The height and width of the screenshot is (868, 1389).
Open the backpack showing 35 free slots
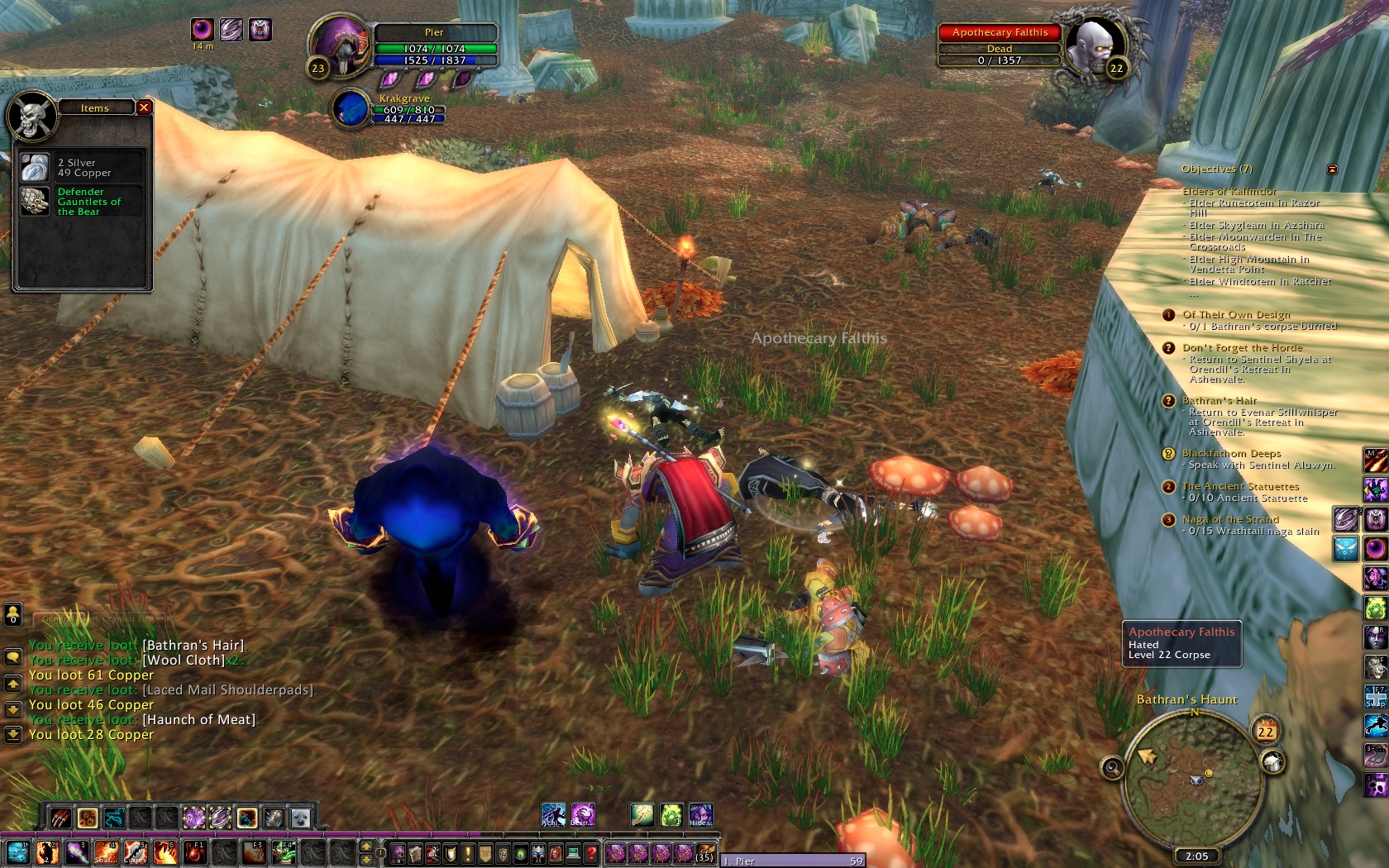(704, 852)
